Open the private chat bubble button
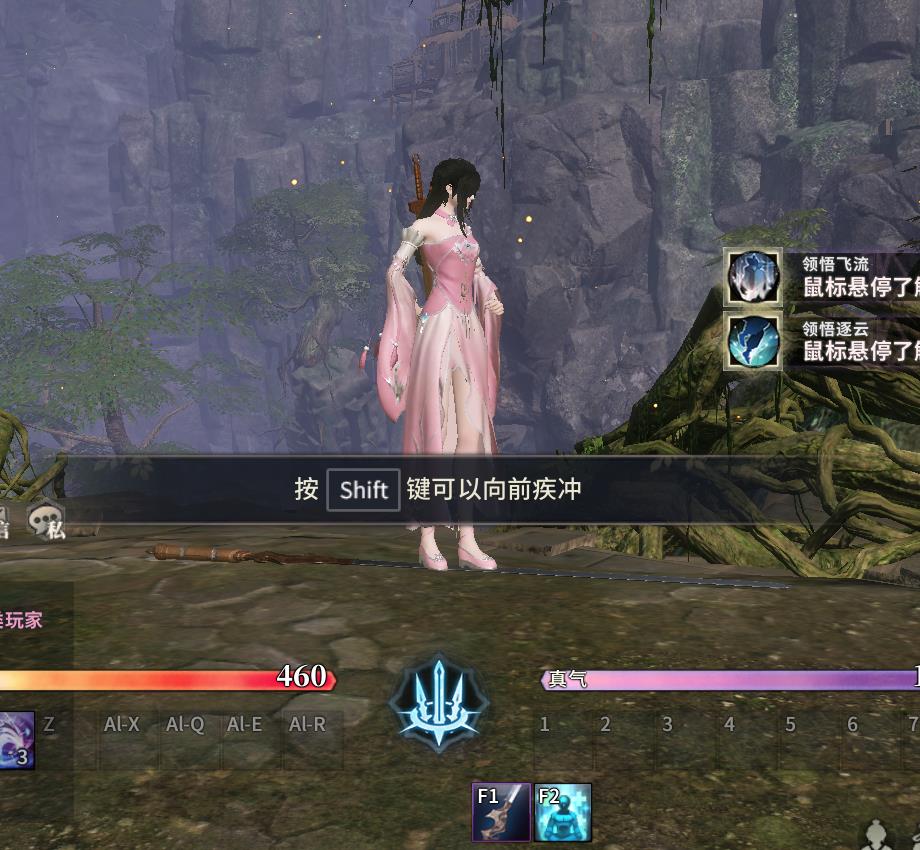 [48, 521]
